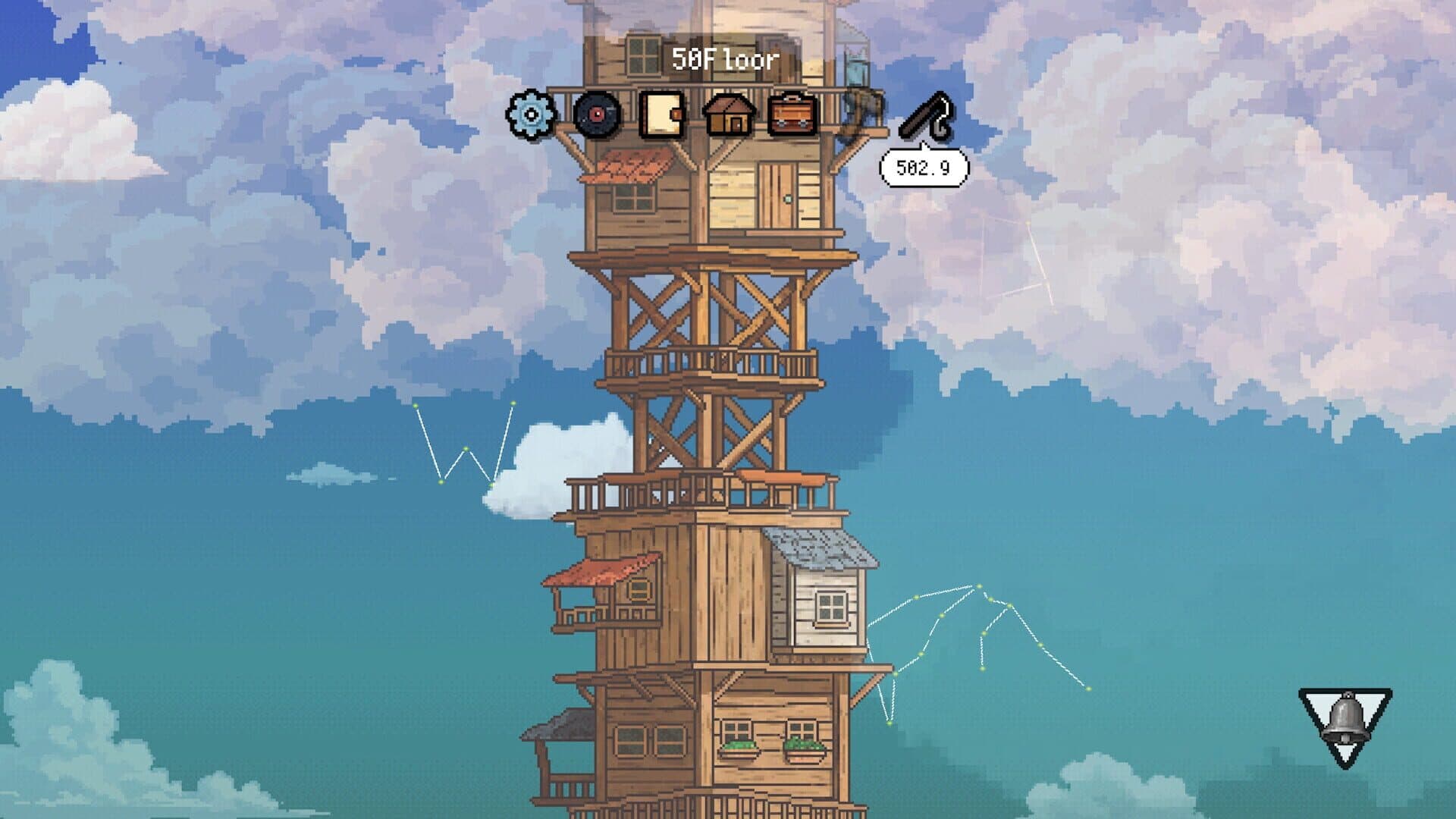Image resolution: width=1456 pixels, height=819 pixels.
Task: Click the house icon
Action: pos(728,115)
